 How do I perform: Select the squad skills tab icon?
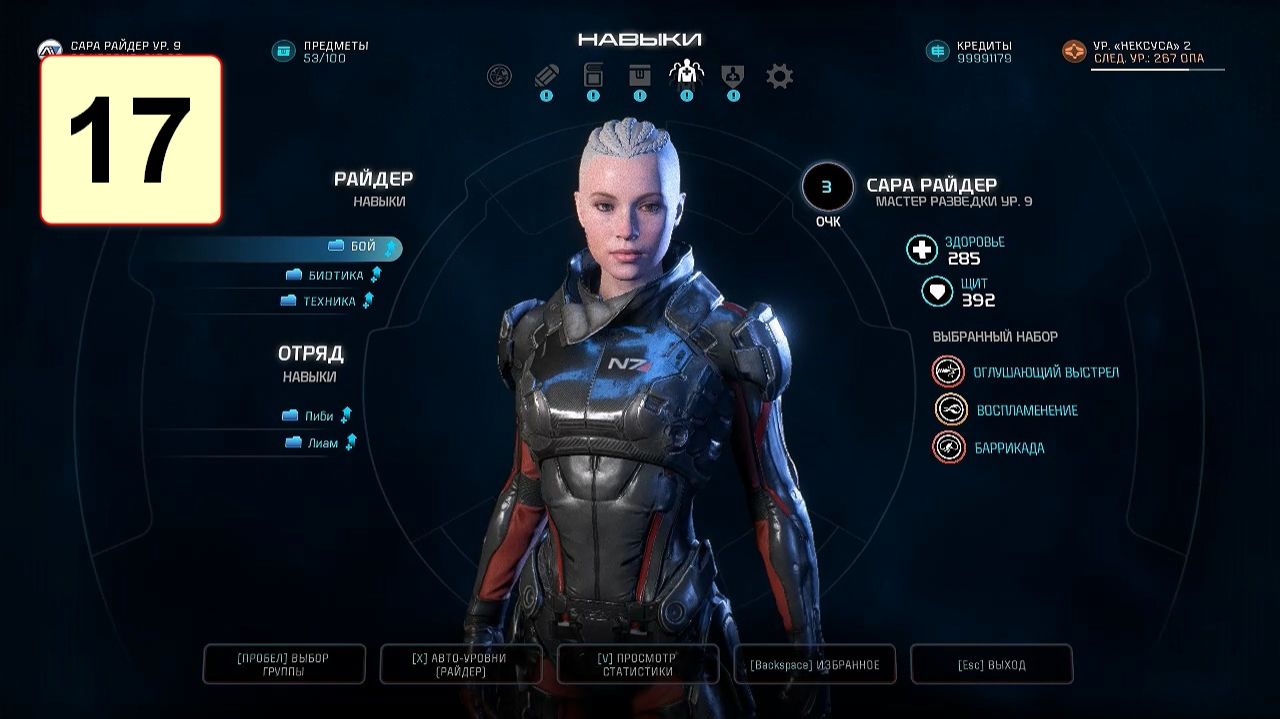pos(686,74)
